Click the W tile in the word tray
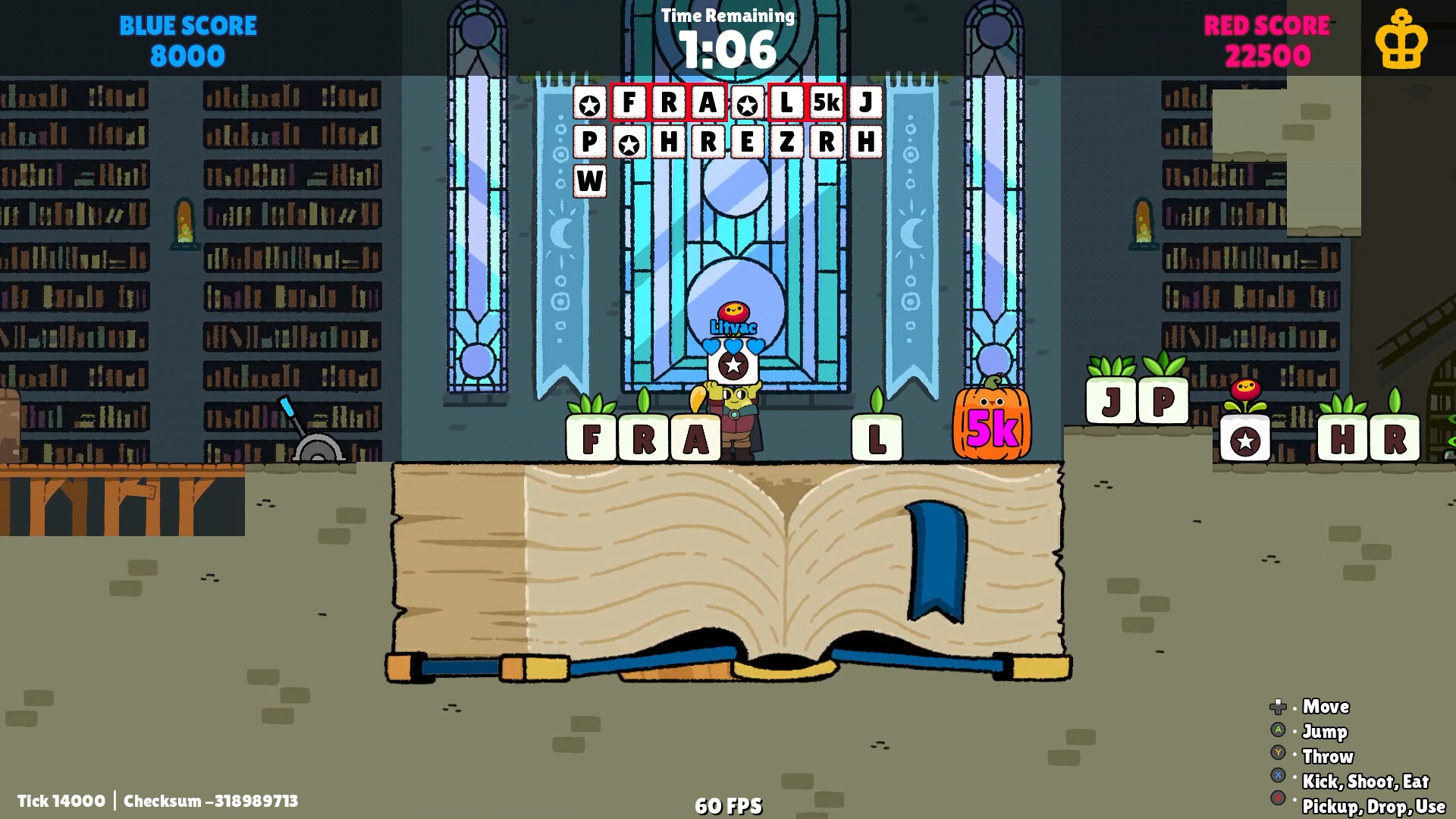 [x=589, y=180]
